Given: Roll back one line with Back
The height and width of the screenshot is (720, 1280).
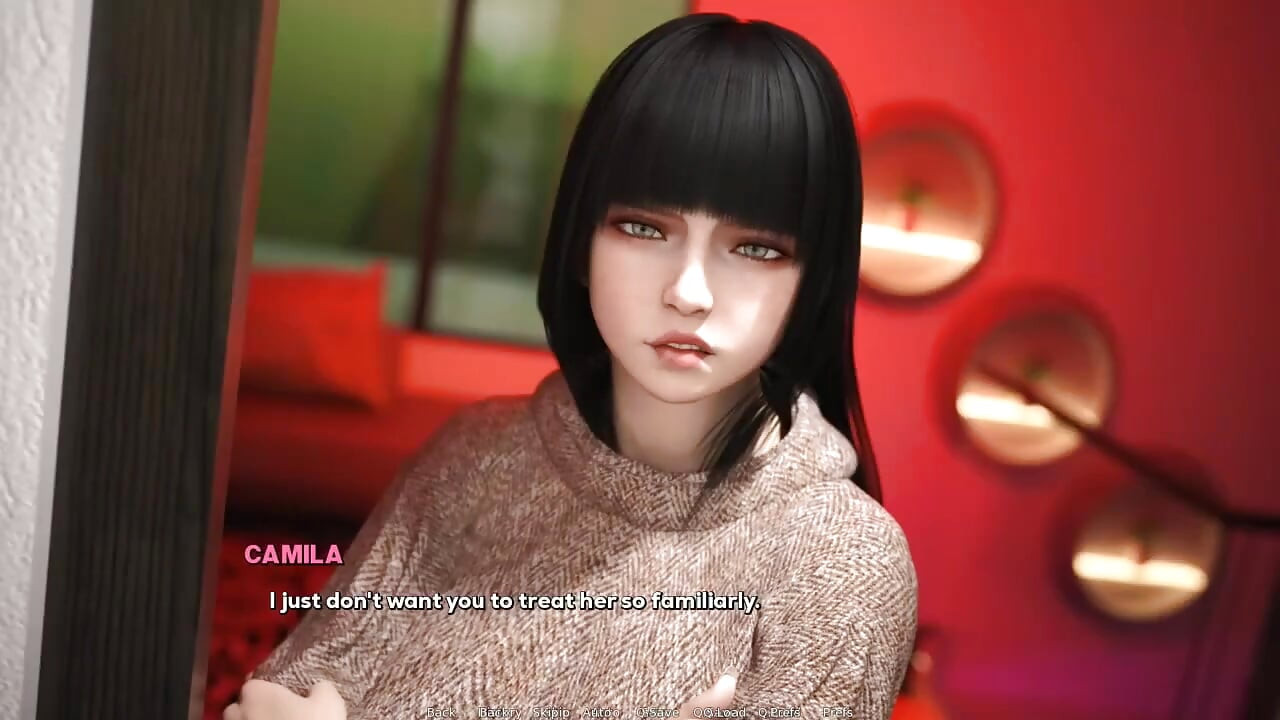Looking at the screenshot, I should pos(441,711).
